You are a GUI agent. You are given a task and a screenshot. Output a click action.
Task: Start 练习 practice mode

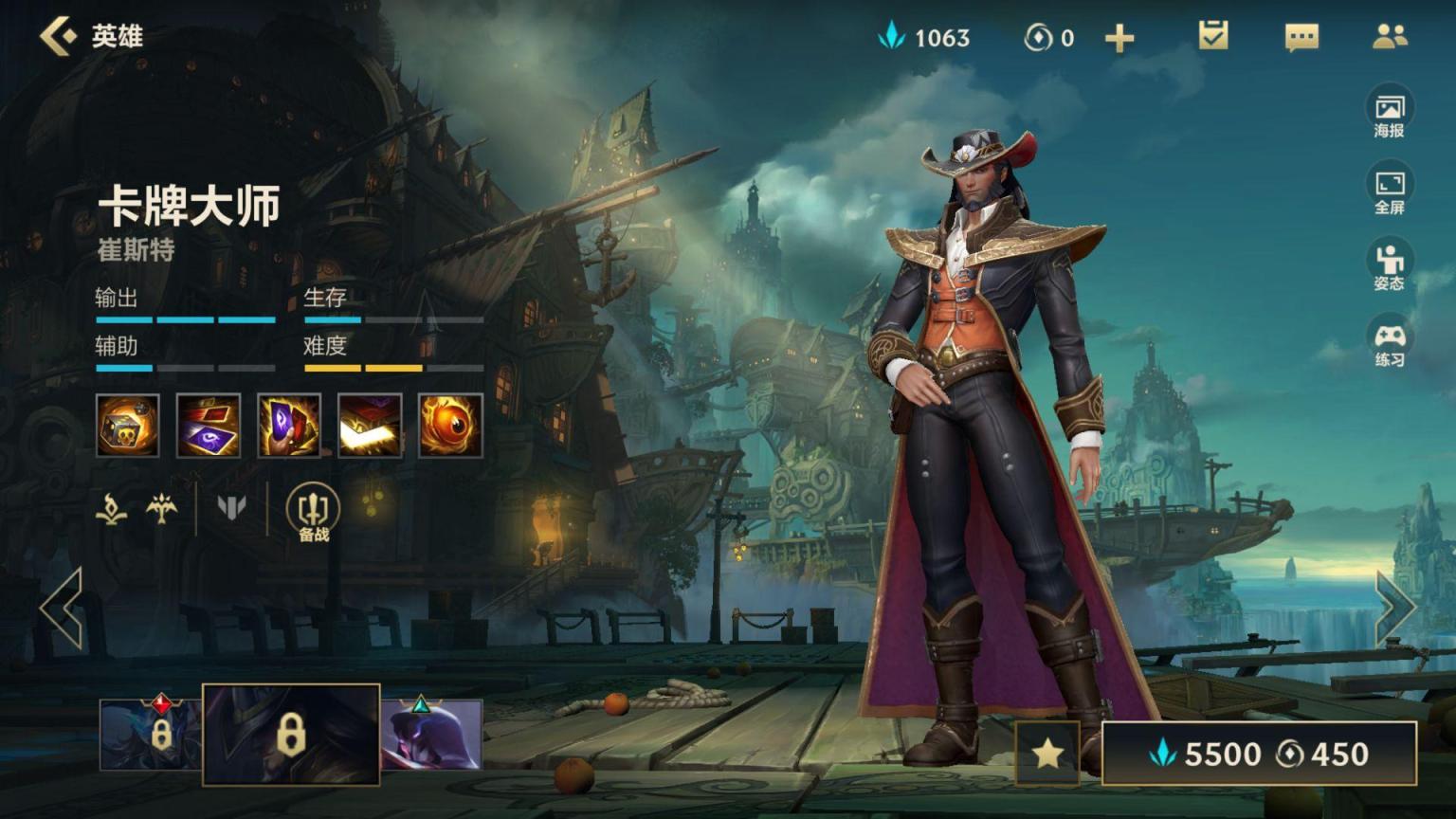(1389, 343)
